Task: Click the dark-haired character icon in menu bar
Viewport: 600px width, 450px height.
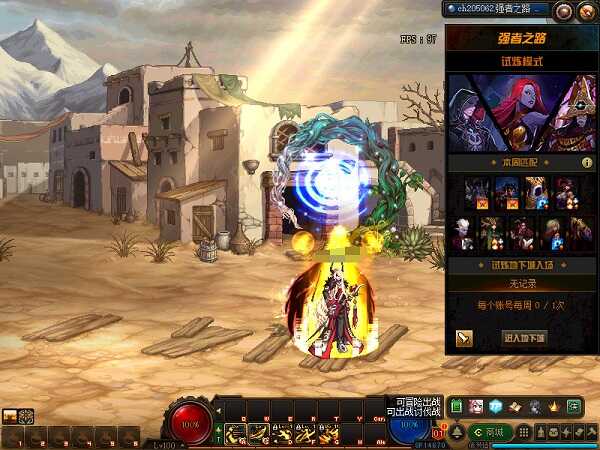Action: pos(535,406)
